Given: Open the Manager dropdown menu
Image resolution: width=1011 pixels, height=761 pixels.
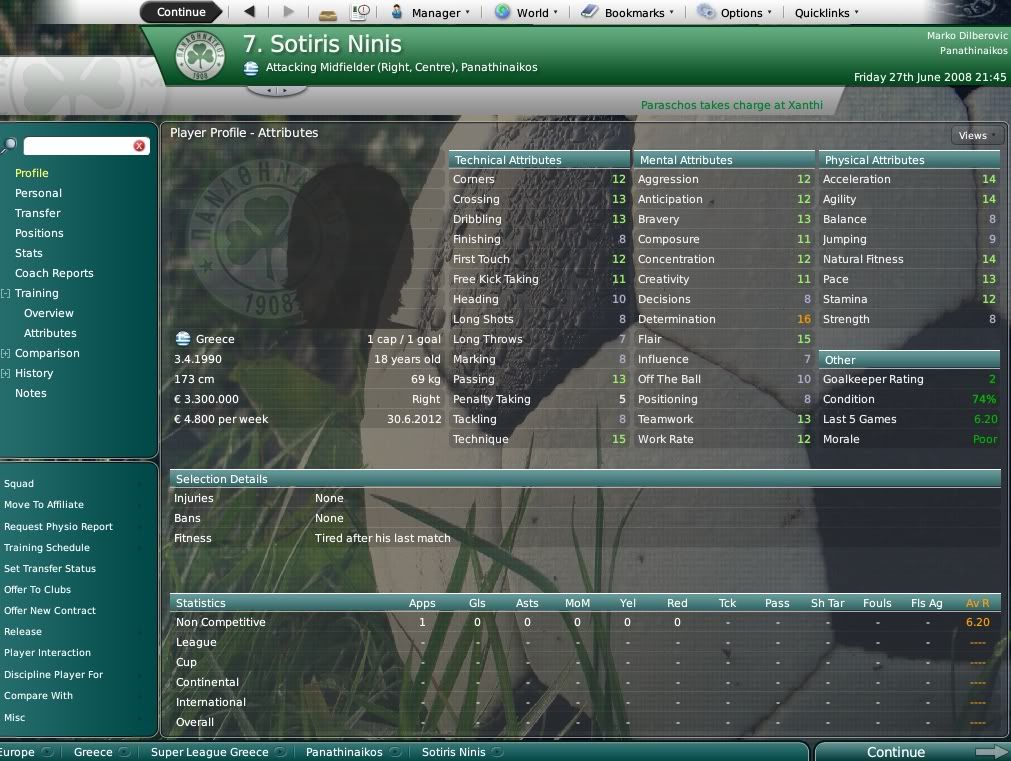Looking at the screenshot, I should click(x=429, y=13).
